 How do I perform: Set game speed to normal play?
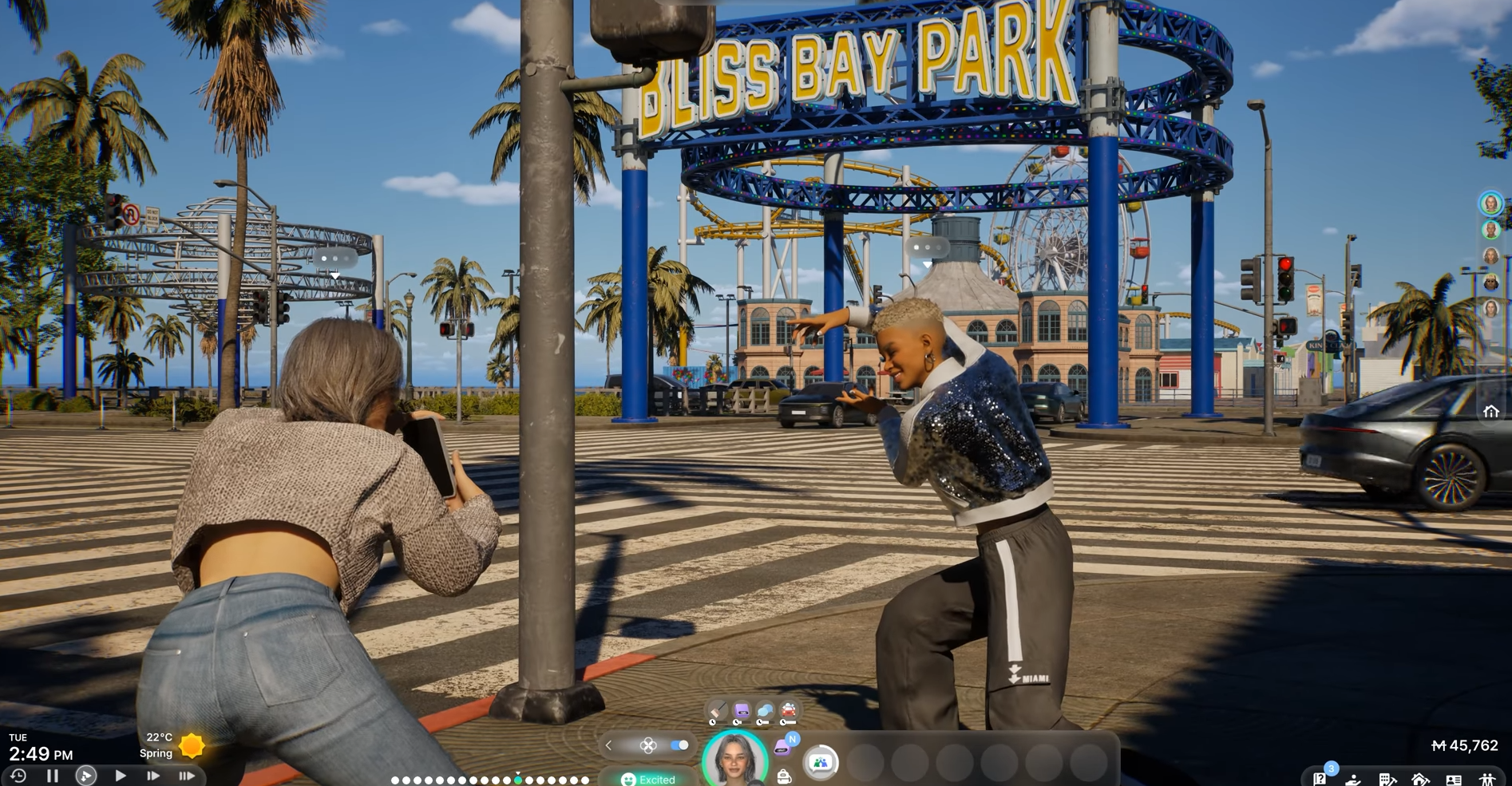coord(120,776)
